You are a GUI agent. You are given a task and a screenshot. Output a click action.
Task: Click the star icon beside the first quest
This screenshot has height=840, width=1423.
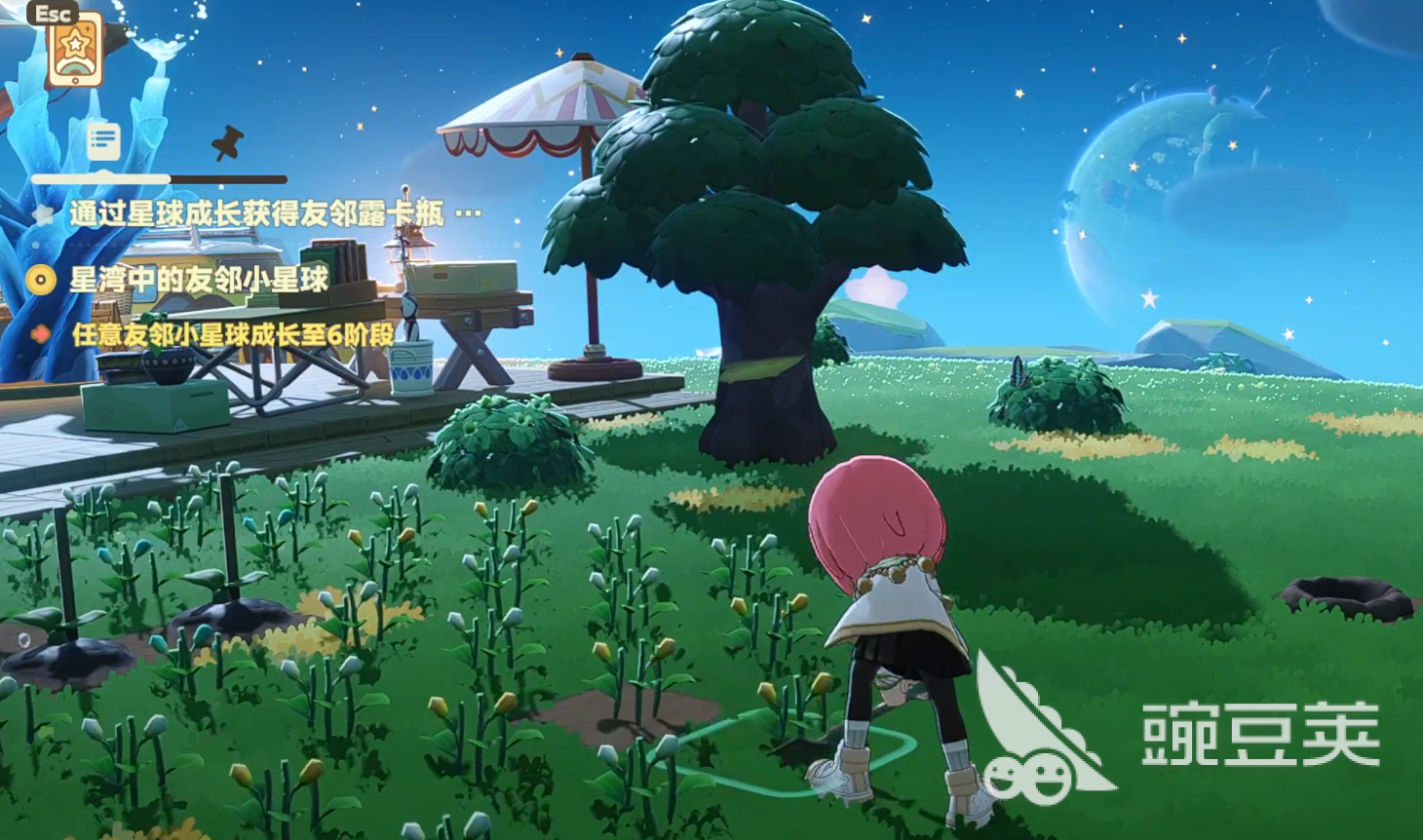click(x=41, y=211)
